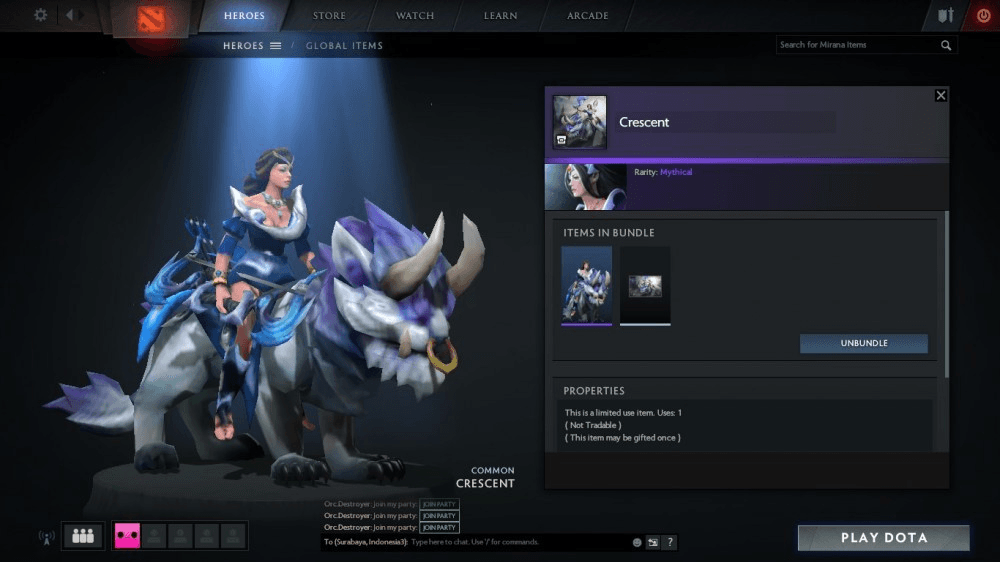
Task: Open the party members icon
Action: coord(83,536)
